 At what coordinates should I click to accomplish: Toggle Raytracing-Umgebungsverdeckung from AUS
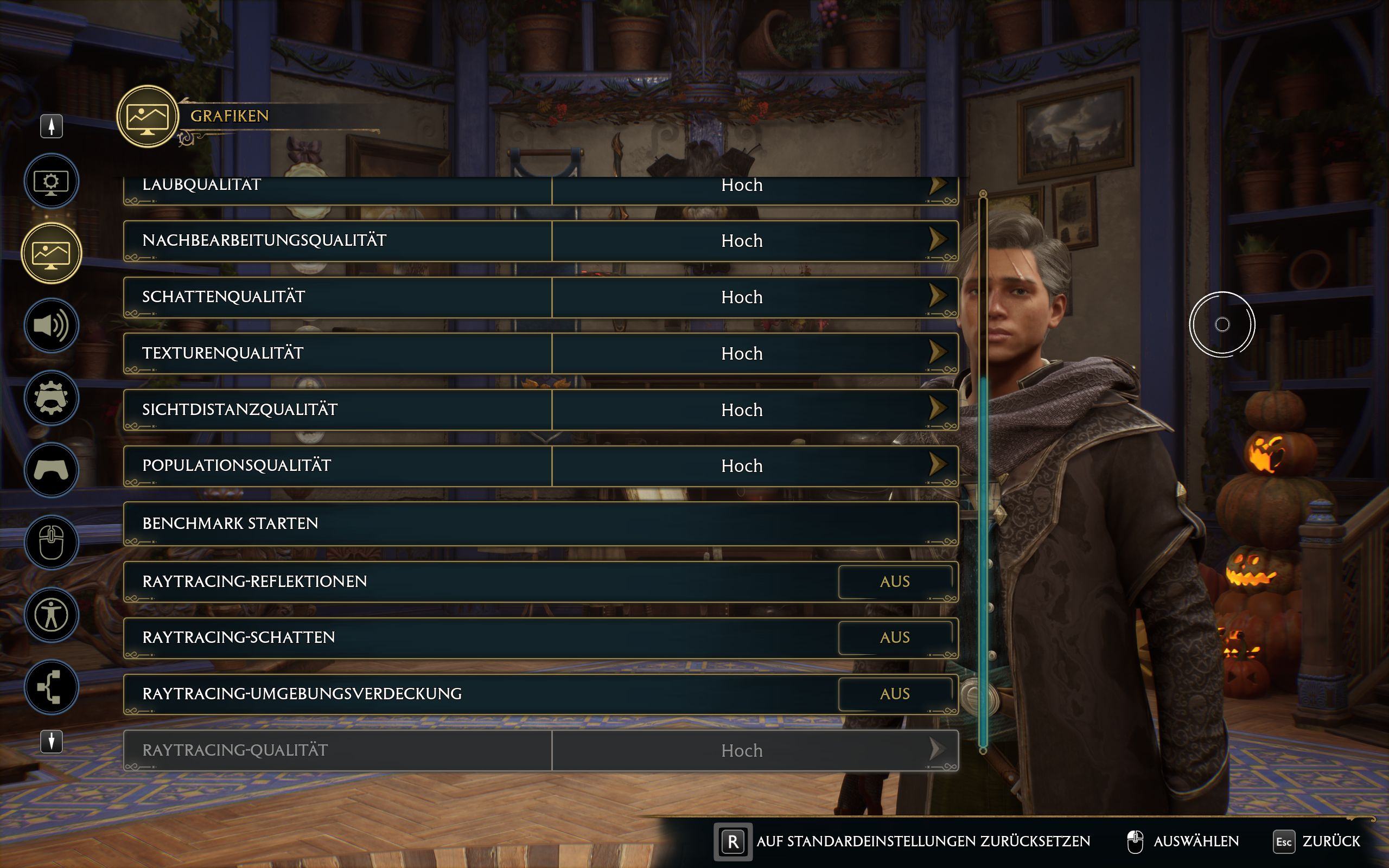(894, 694)
